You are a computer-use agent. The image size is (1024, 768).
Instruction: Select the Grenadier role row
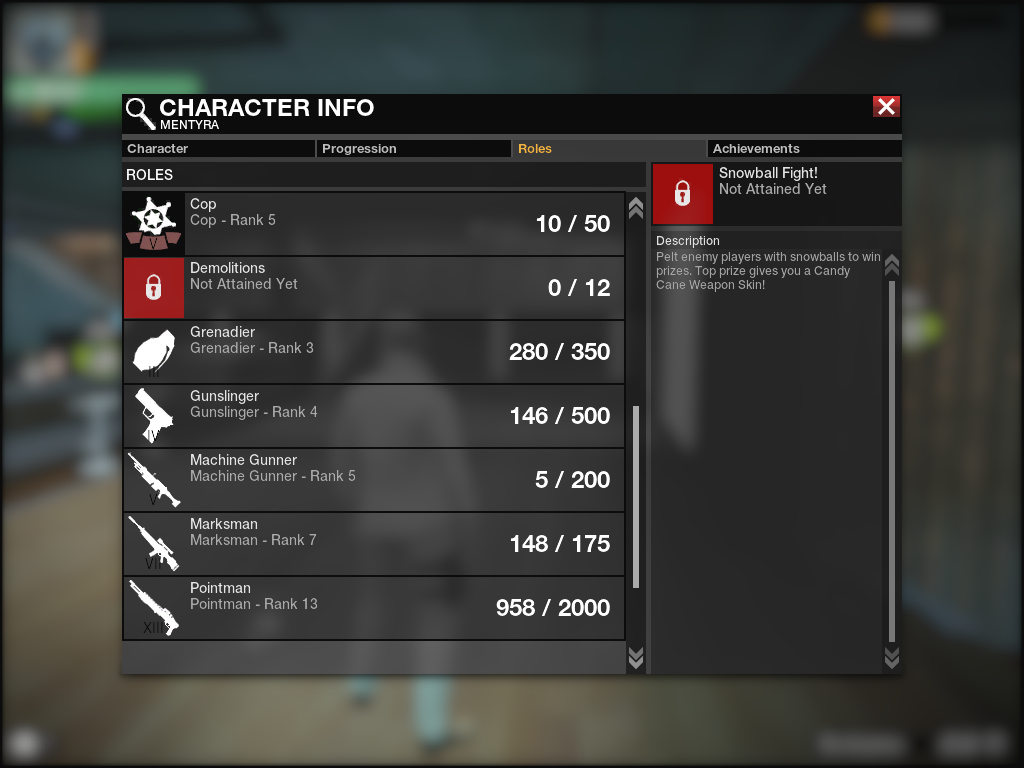374,352
